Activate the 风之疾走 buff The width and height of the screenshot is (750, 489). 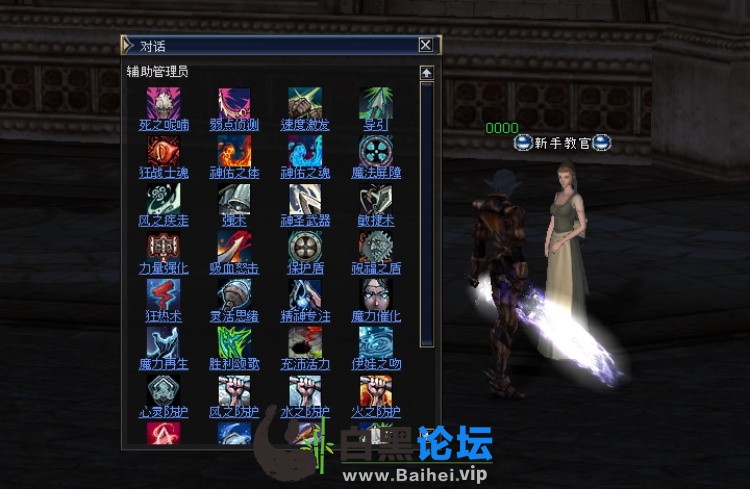163,220
